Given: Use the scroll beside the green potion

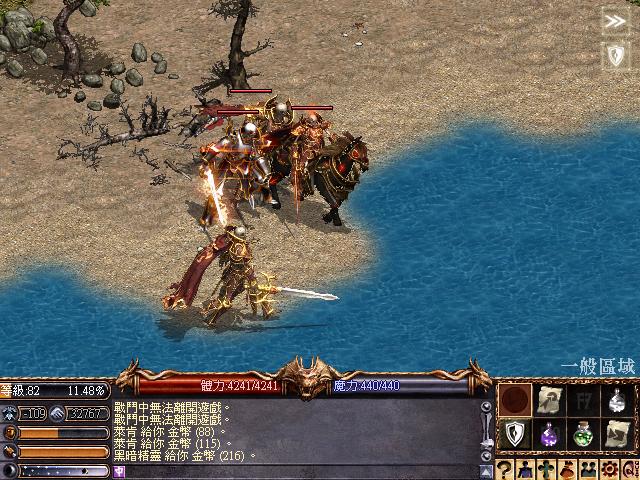Looking at the screenshot, I should [617, 435].
